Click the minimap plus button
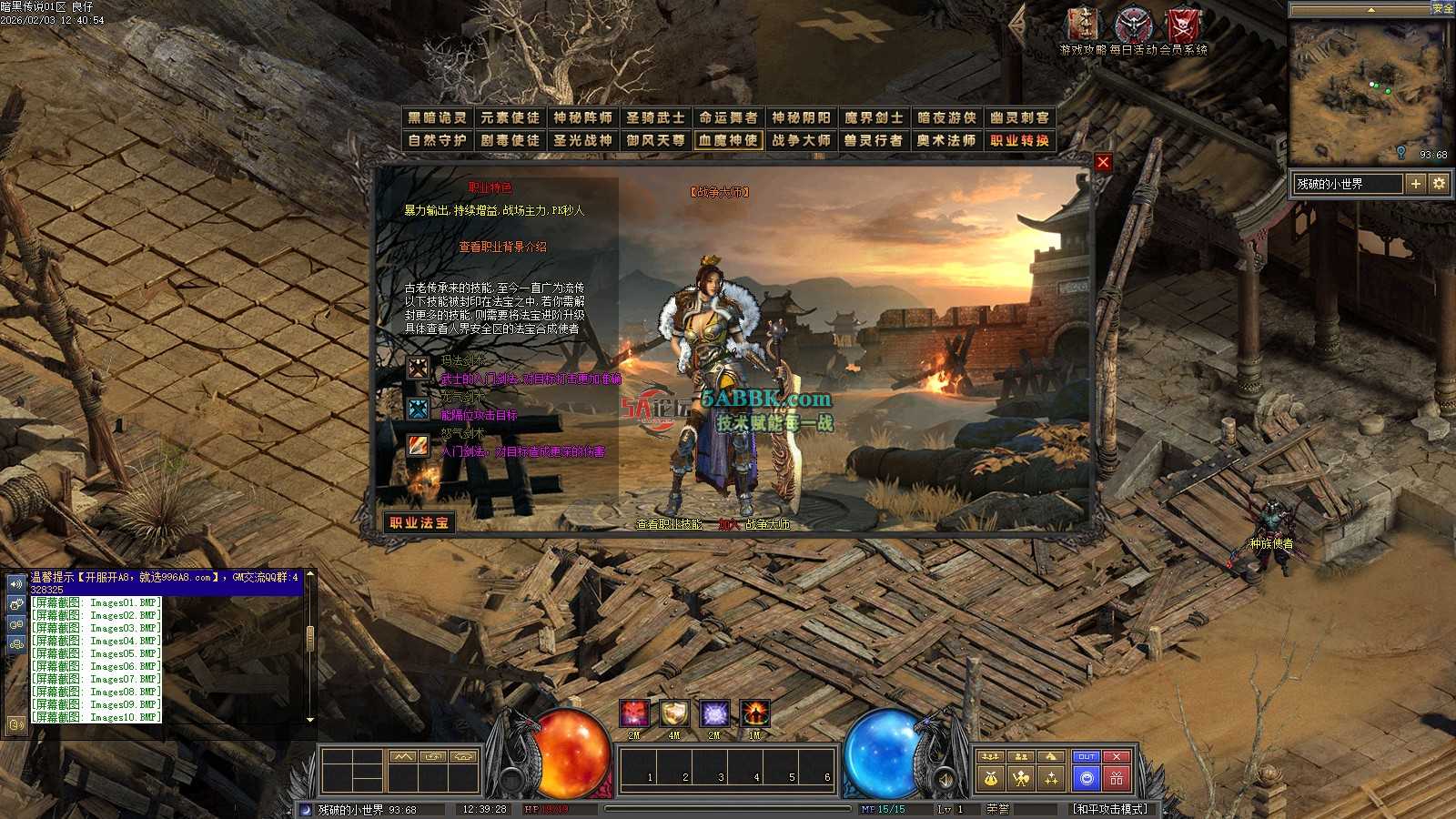 [x=1415, y=184]
